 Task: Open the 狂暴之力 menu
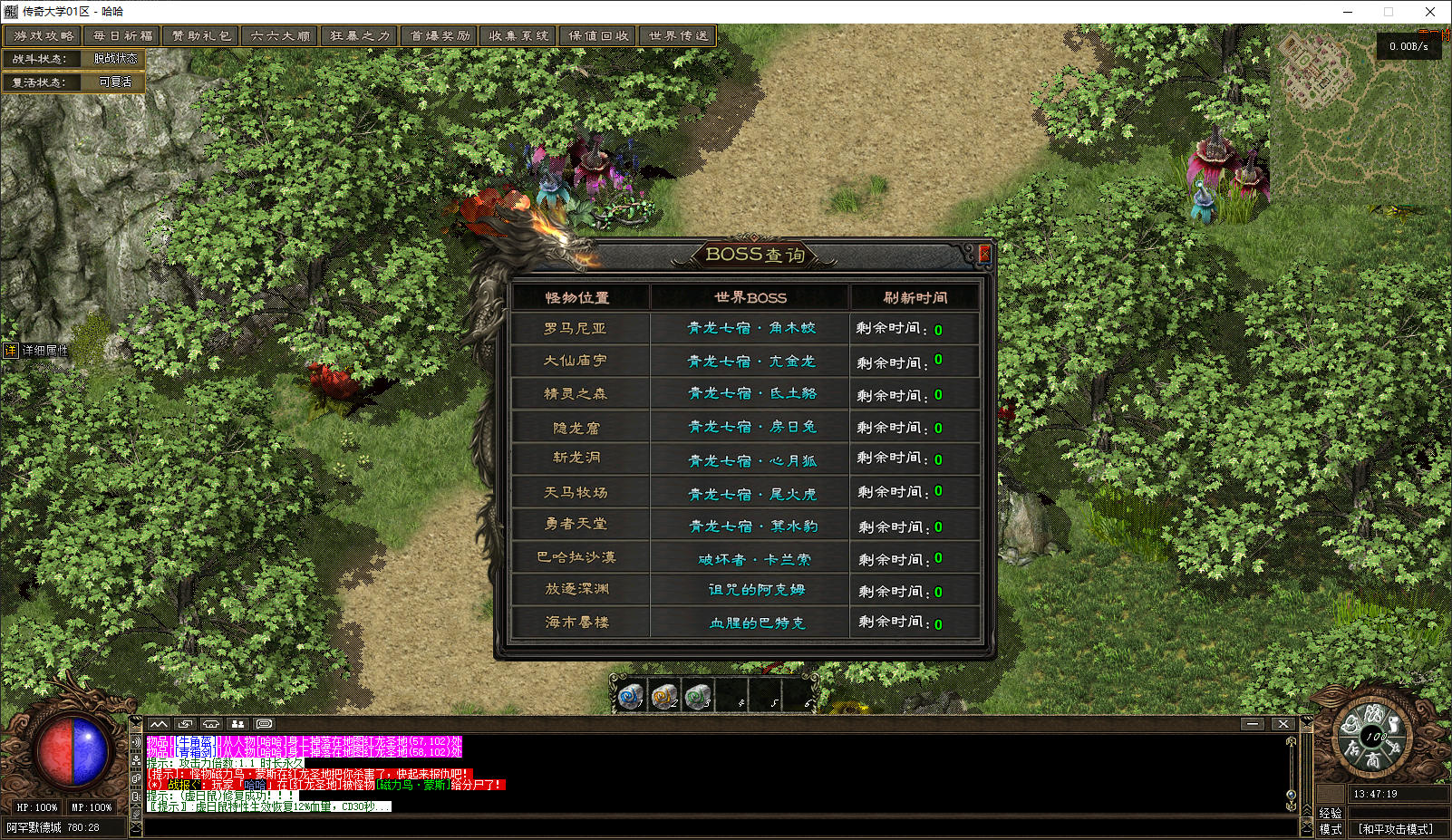point(360,36)
